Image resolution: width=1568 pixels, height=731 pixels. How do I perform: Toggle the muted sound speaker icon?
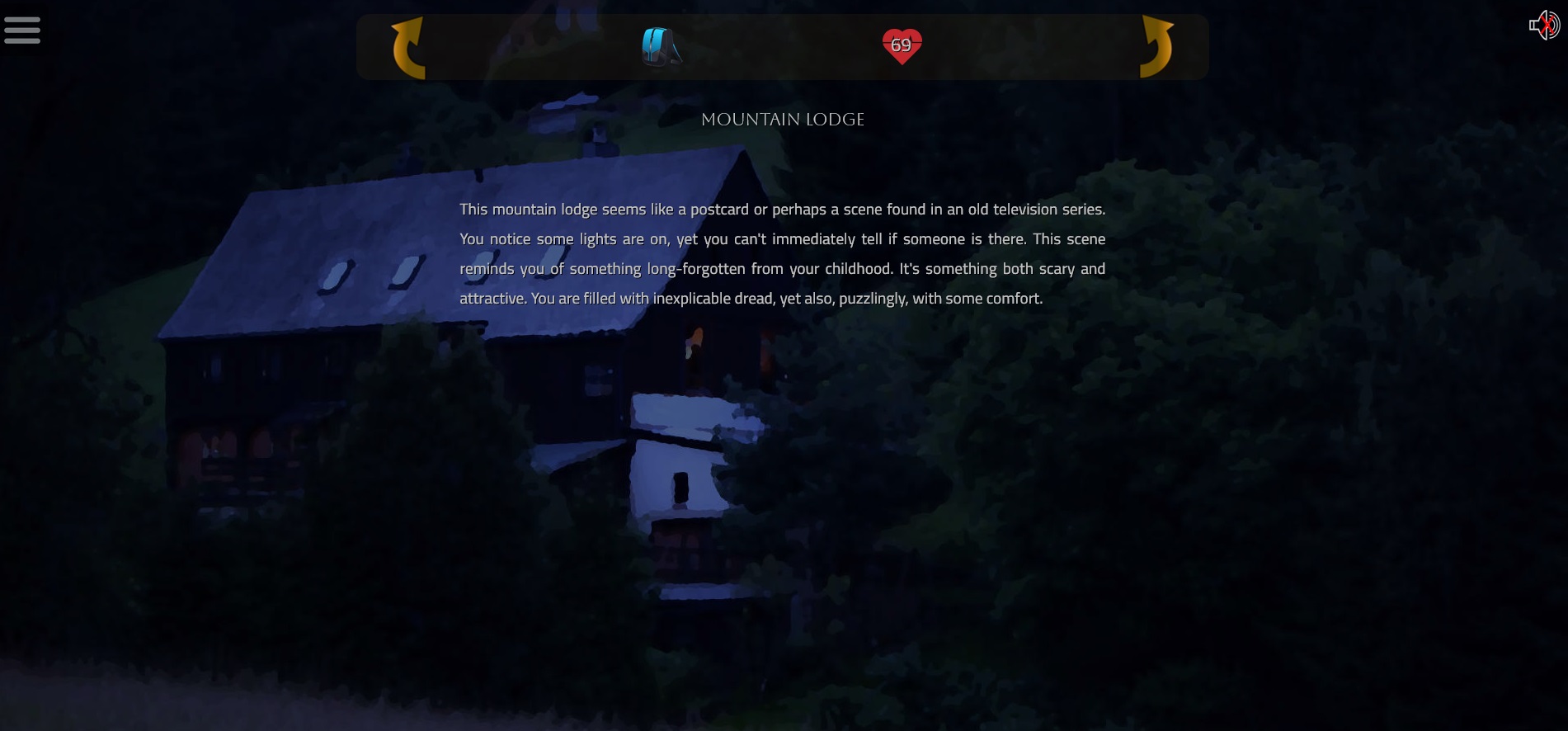coord(1543,26)
